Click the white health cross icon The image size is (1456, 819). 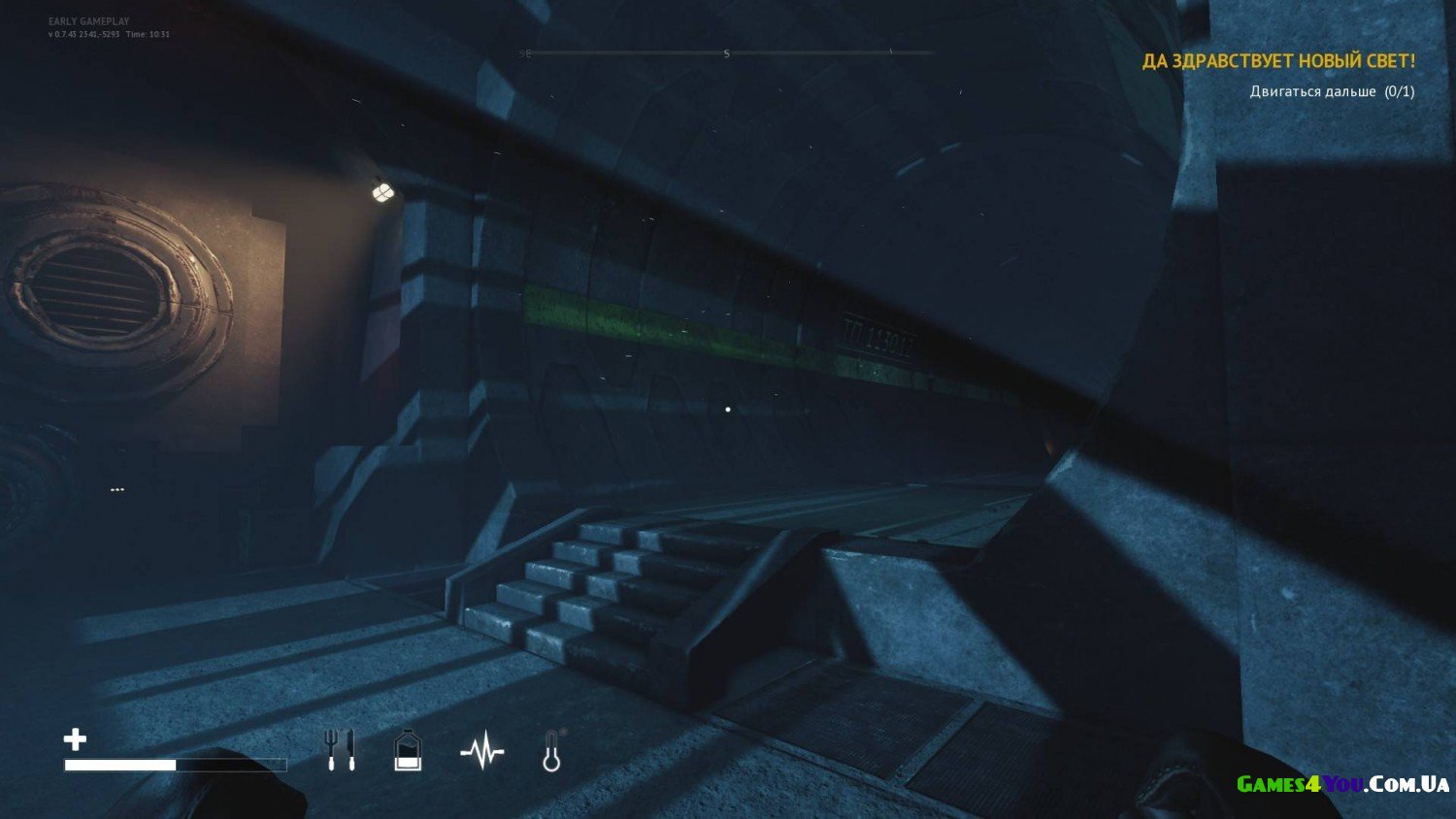(x=75, y=739)
